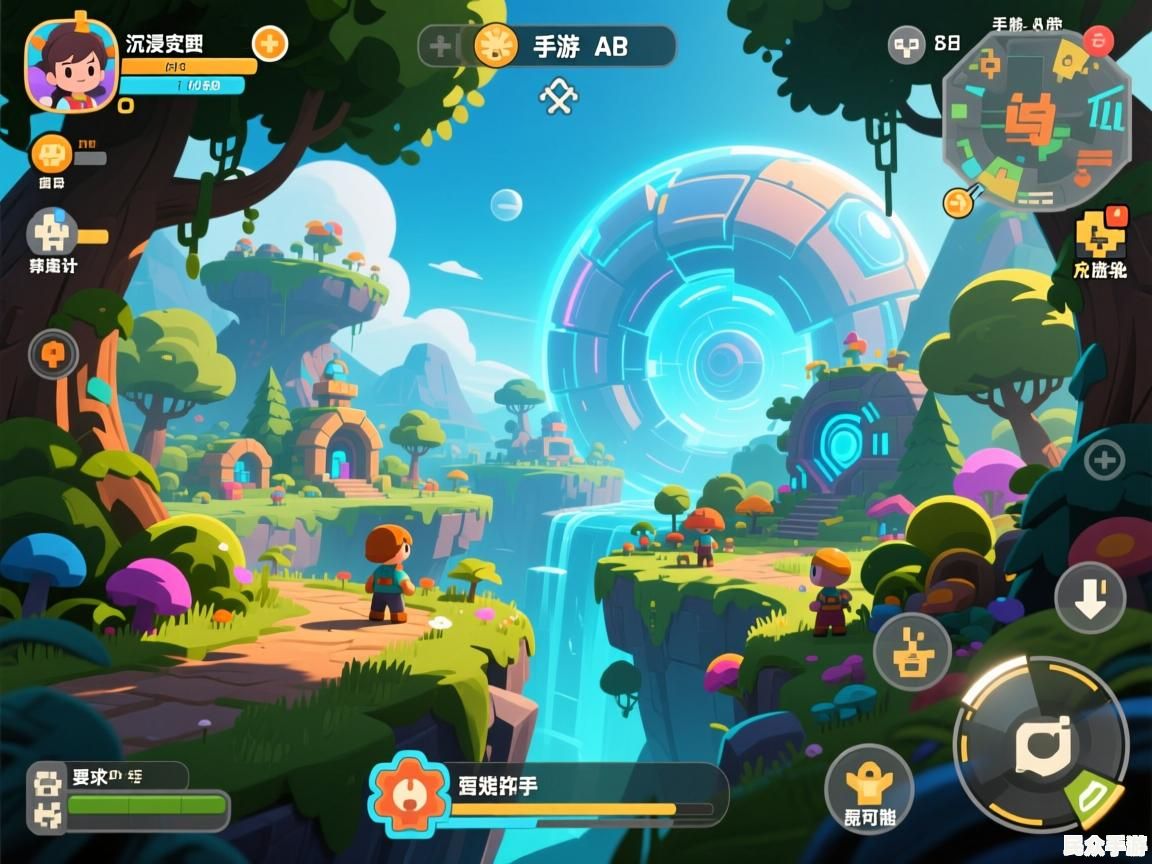The width and height of the screenshot is (1152, 864).
Task: Tap the gray round button with orange glyph
Action: pyautogui.click(x=53, y=353)
